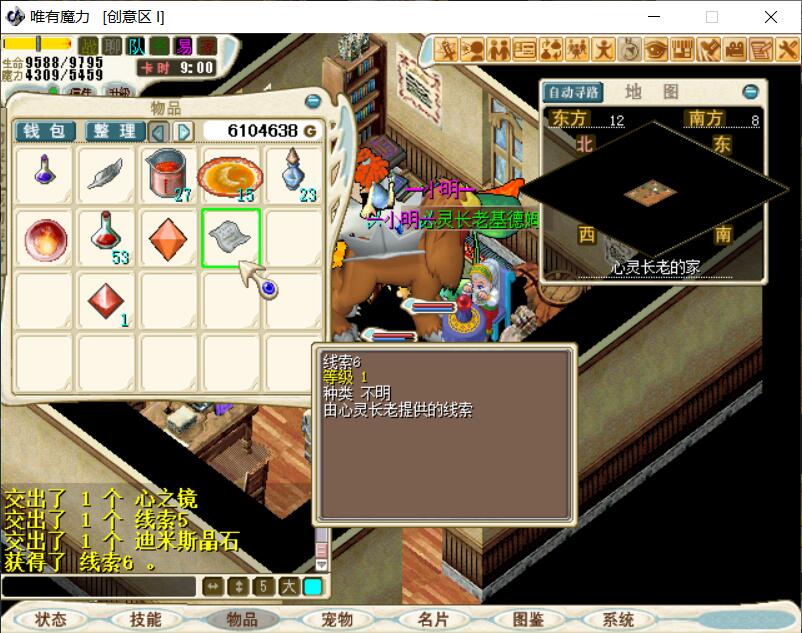Open the 状态 status menu

[x=50, y=620]
